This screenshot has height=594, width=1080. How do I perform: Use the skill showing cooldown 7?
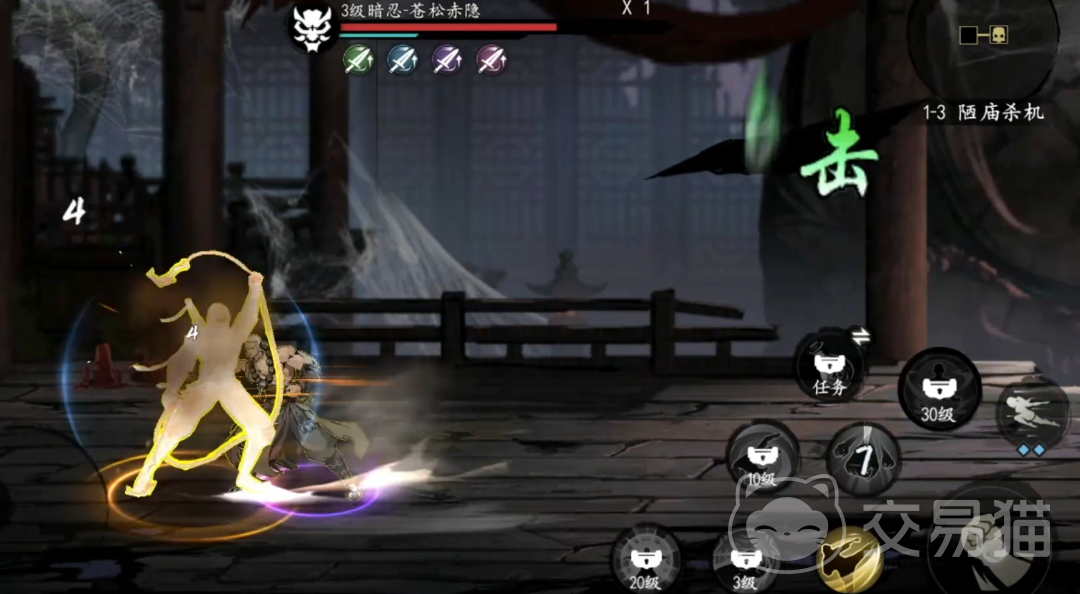click(x=864, y=459)
